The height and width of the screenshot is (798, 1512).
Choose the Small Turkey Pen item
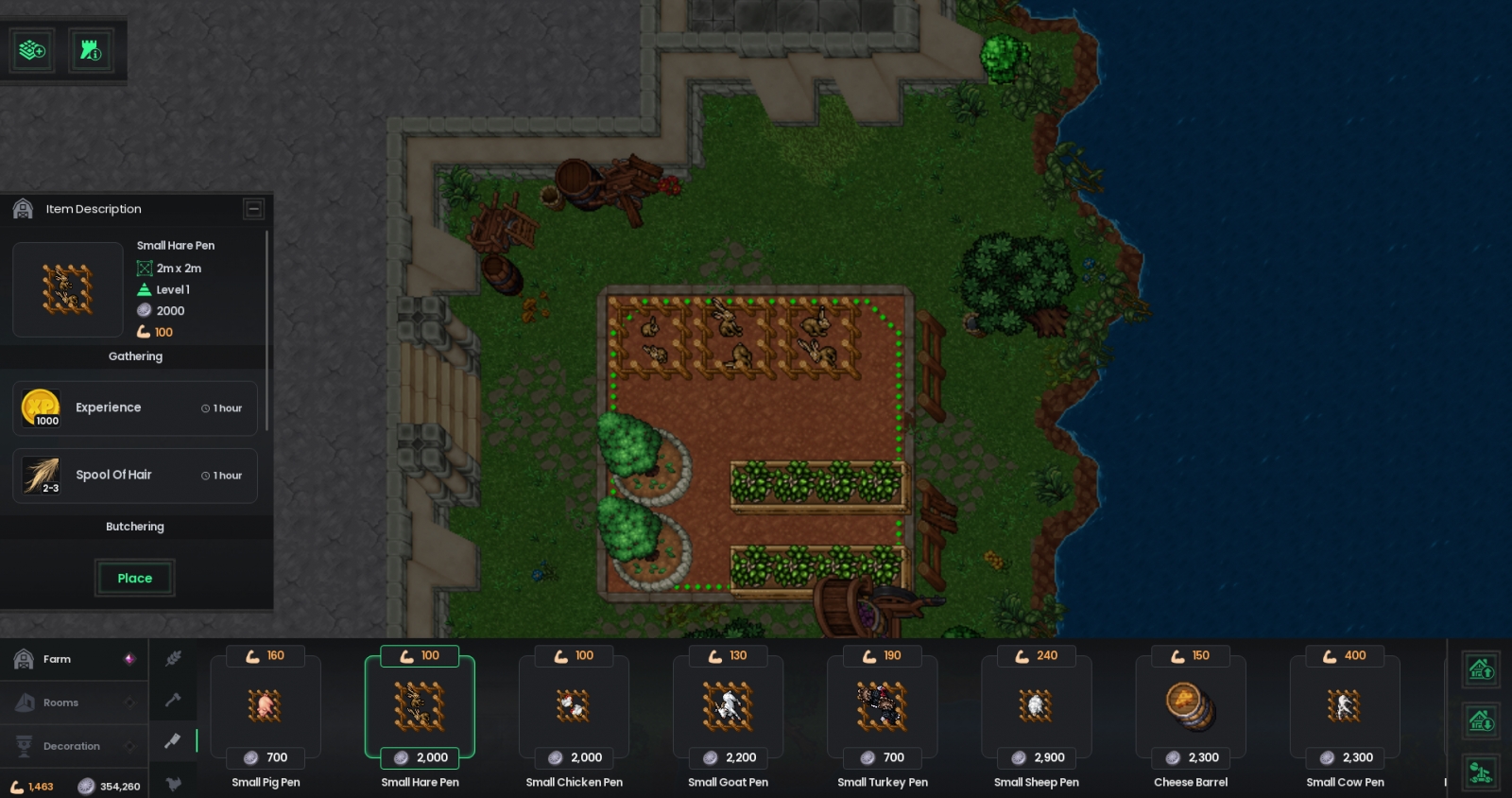882,706
